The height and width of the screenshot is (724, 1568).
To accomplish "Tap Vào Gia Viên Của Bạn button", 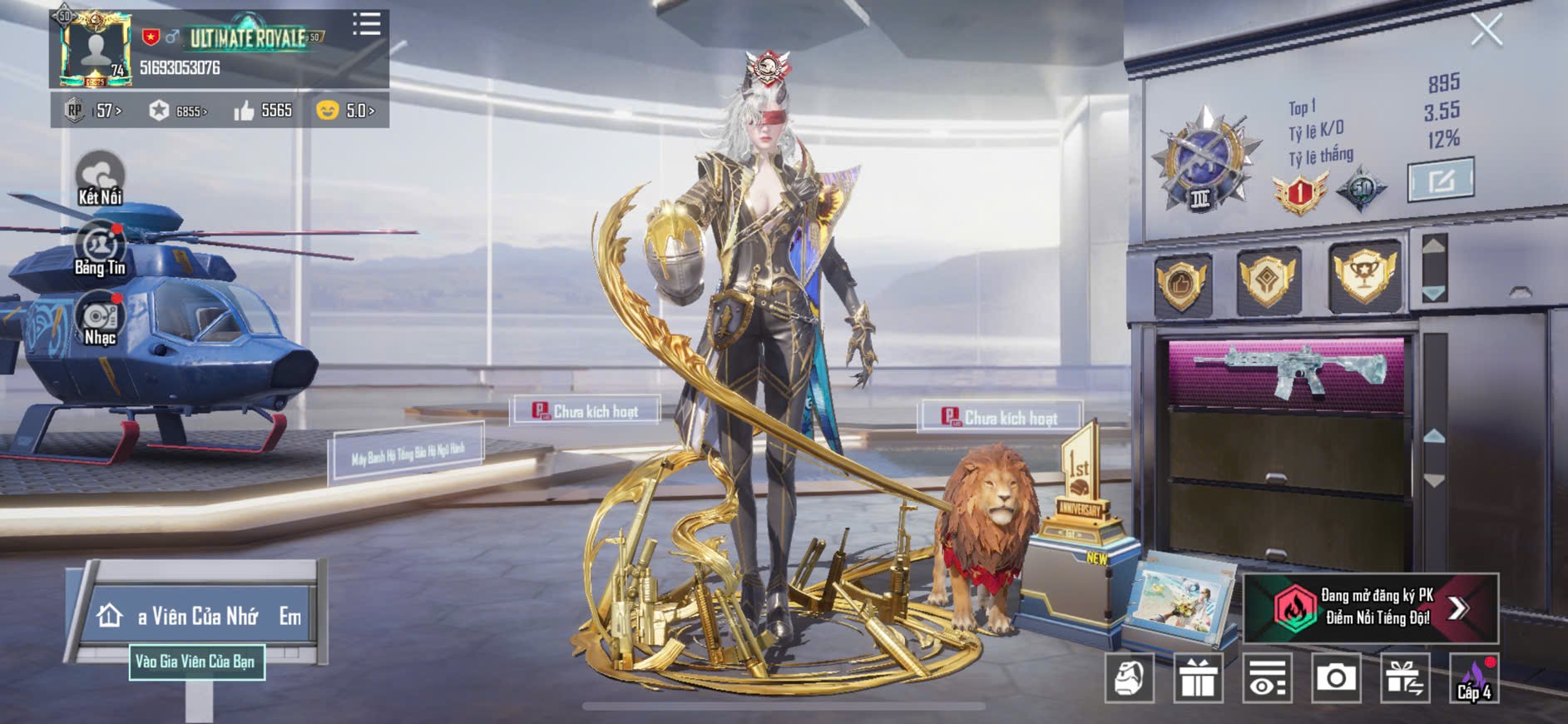I will (196, 662).
